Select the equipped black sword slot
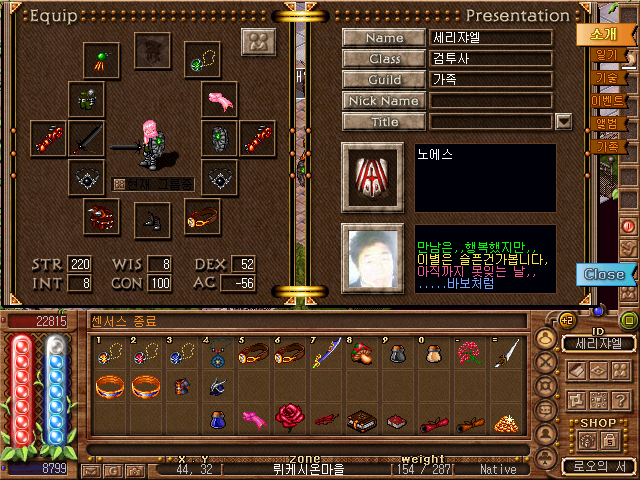The image size is (640, 480). [x=88, y=138]
